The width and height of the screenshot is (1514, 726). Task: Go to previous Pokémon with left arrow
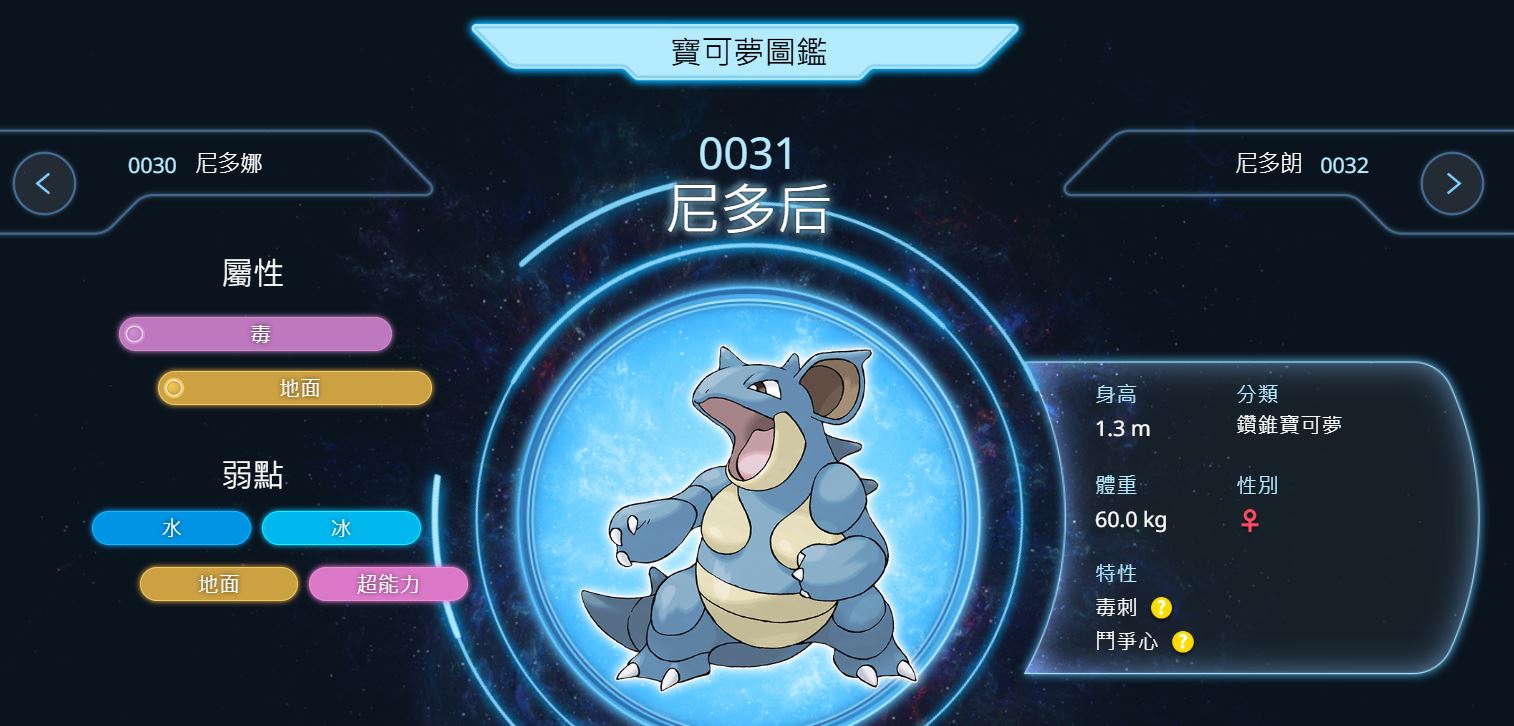click(x=44, y=183)
